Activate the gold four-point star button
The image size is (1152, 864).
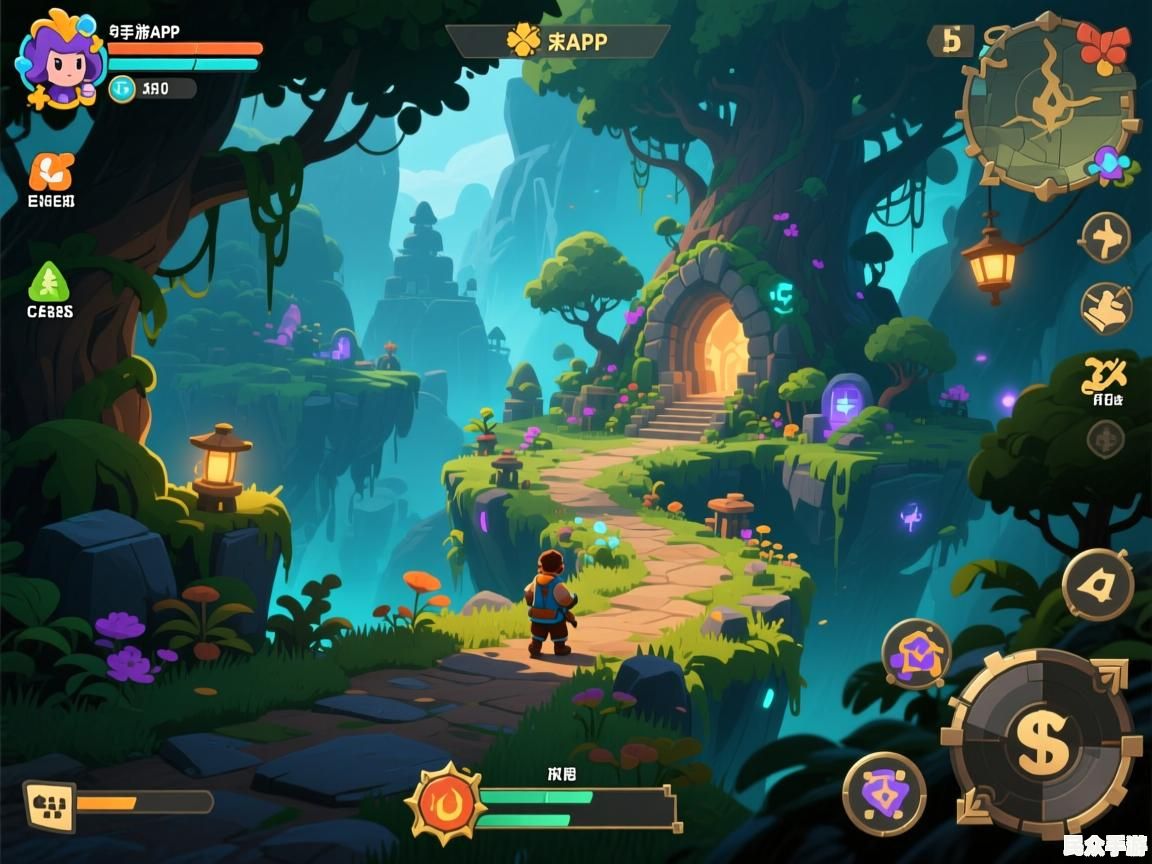pyautogui.click(x=1106, y=238)
